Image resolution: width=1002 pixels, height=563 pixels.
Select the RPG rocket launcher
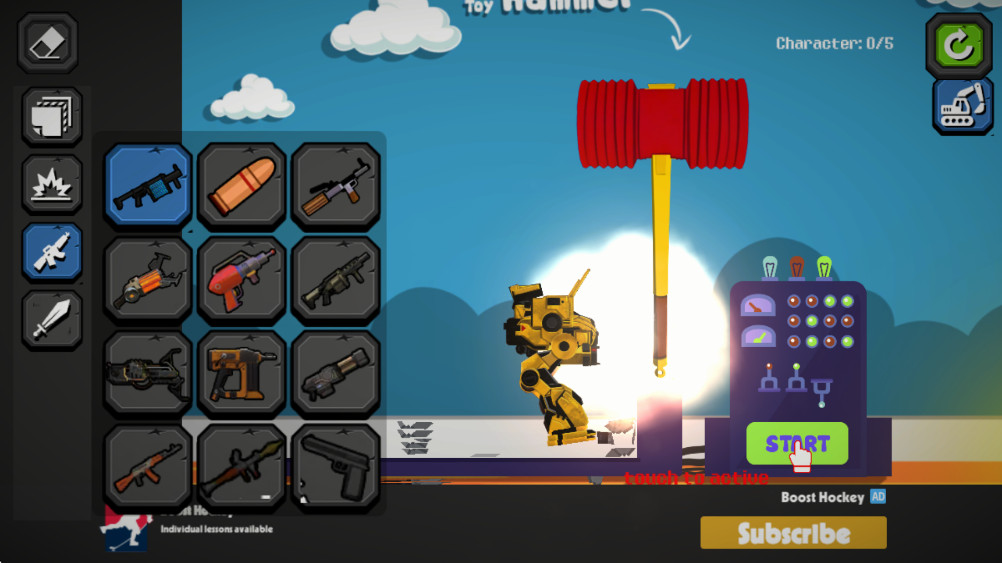tap(242, 468)
